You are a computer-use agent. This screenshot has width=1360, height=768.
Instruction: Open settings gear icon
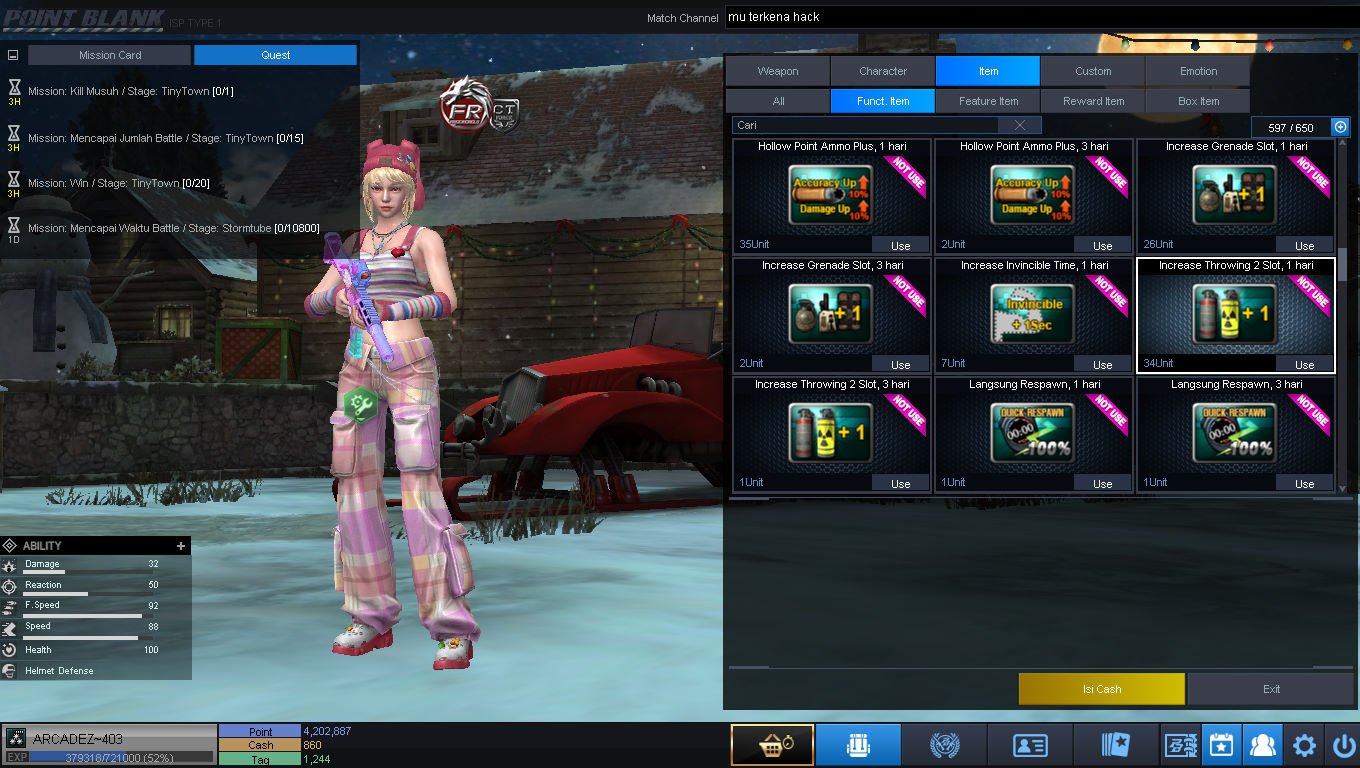1304,745
